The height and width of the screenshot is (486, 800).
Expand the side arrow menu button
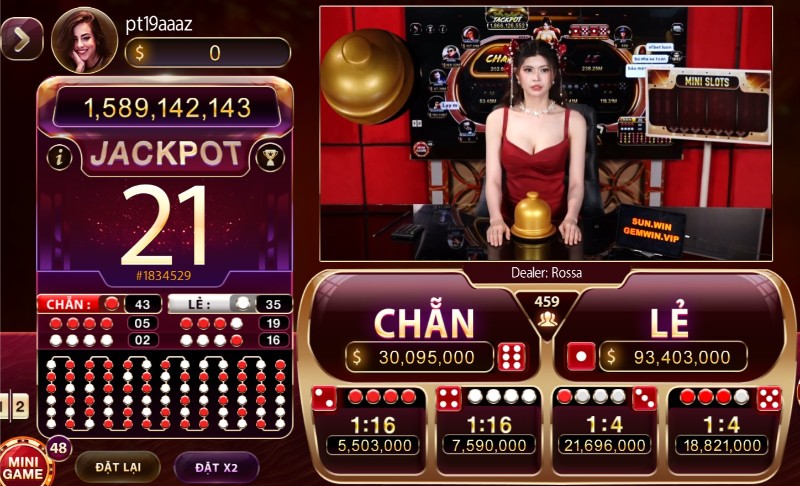pyautogui.click(x=21, y=38)
